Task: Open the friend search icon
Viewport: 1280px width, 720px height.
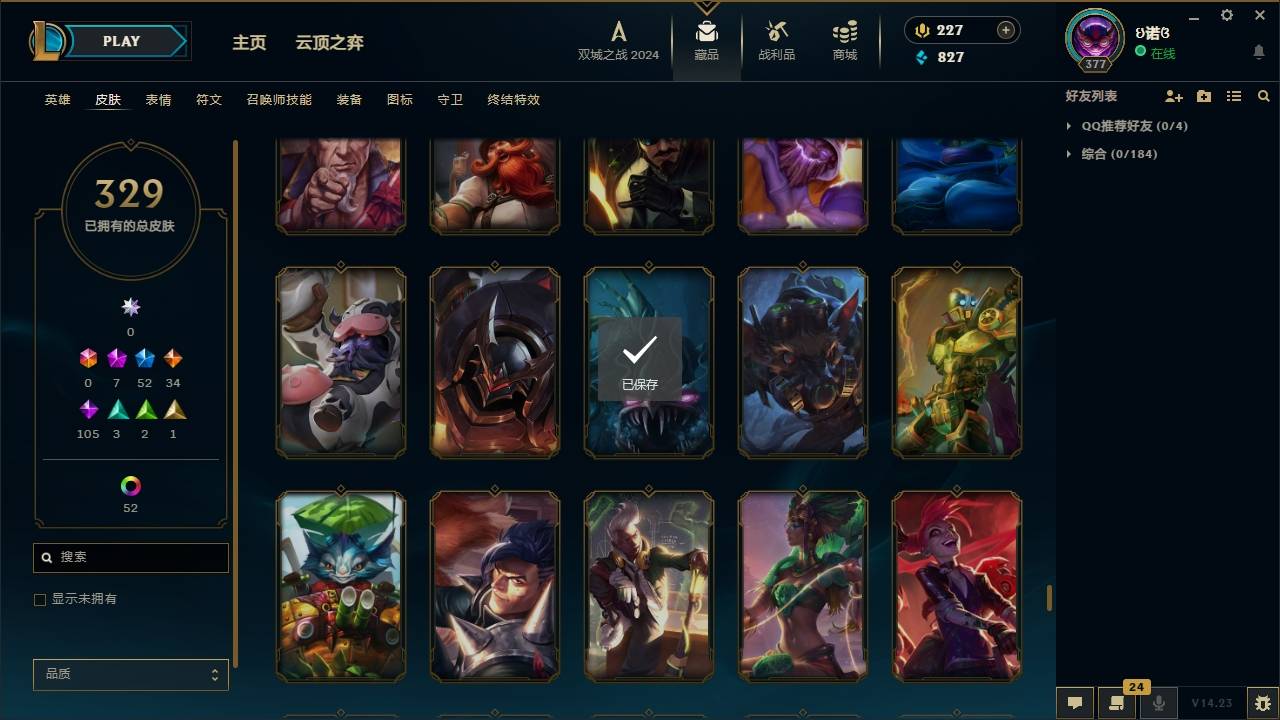Action: pos(1264,96)
